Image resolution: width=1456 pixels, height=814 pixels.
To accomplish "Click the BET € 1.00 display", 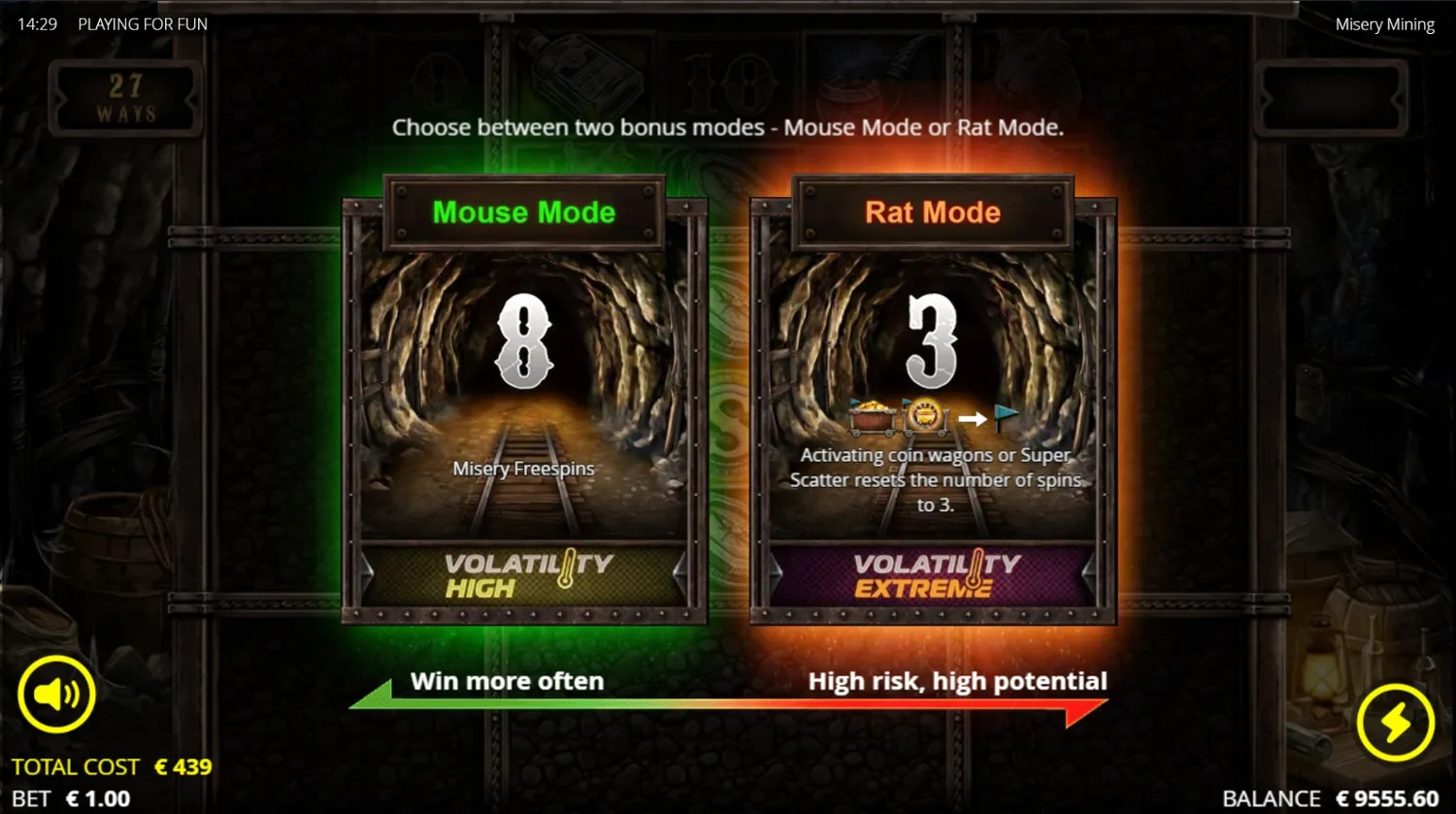I will pyautogui.click(x=70, y=798).
